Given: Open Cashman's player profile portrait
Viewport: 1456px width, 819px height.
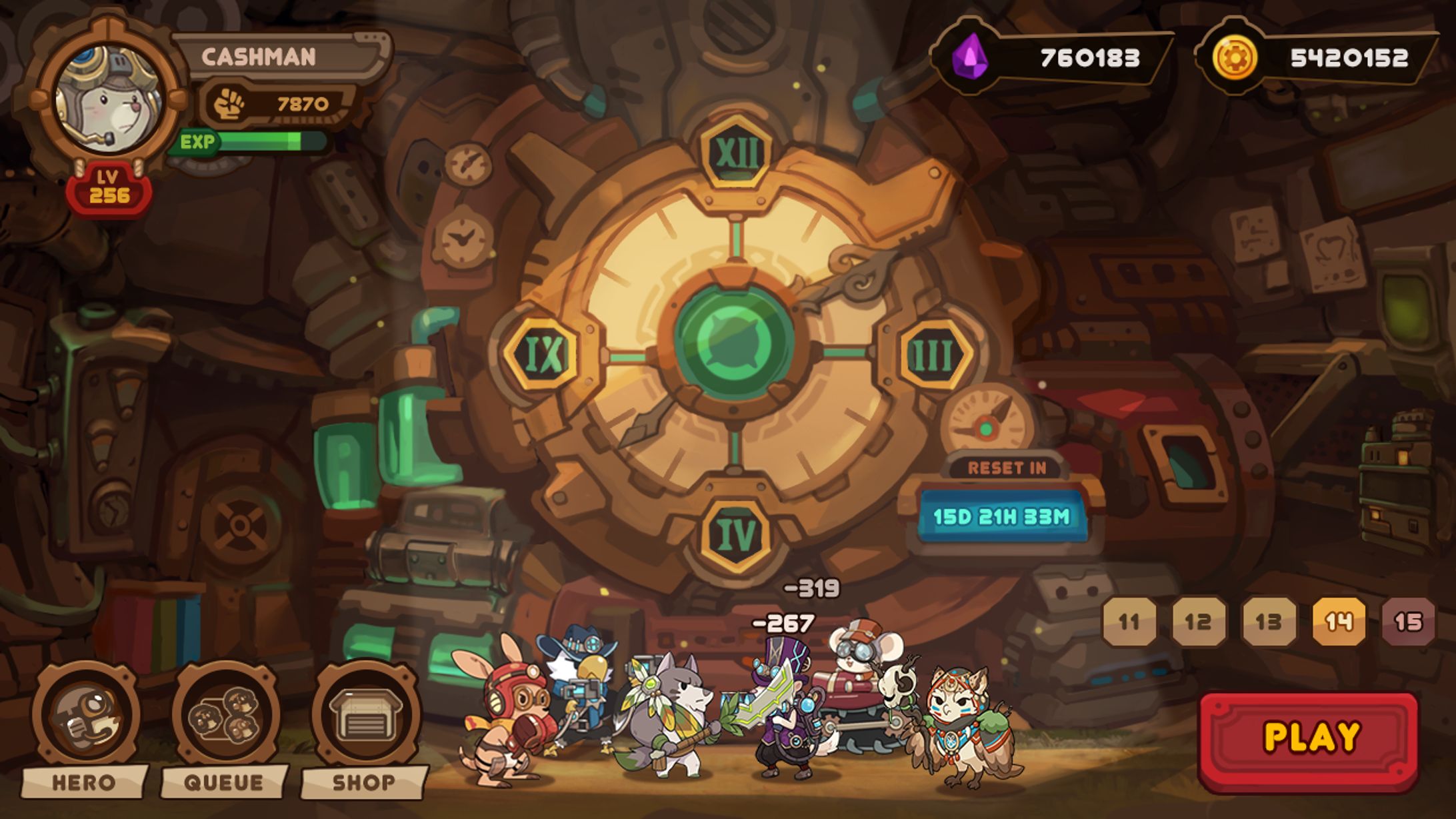Looking at the screenshot, I should 107,100.
